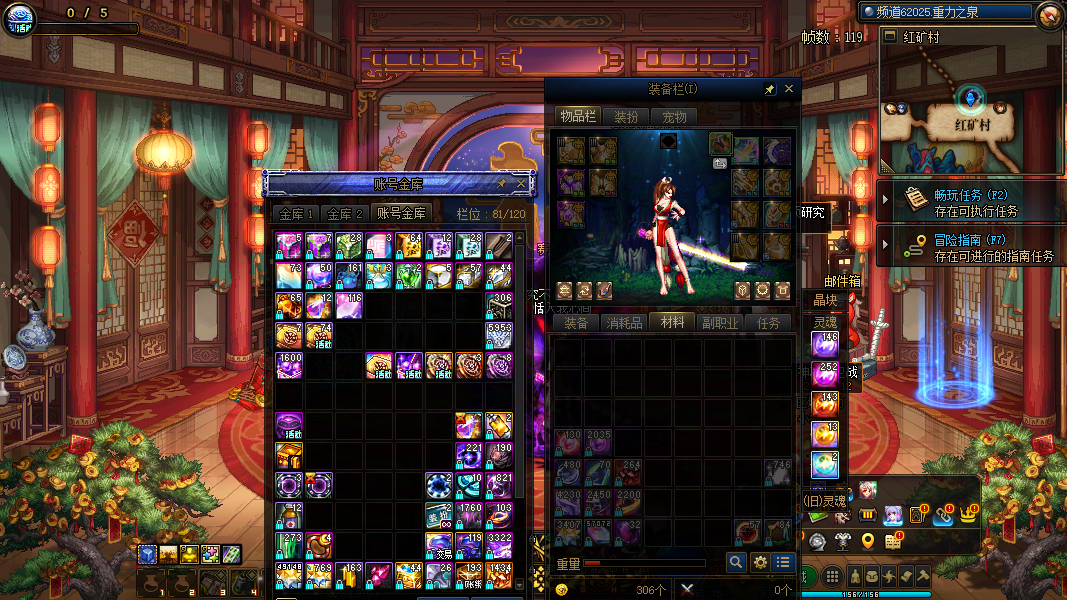
Task: Switch inventory to the 副职业 tab
Action: point(720,323)
